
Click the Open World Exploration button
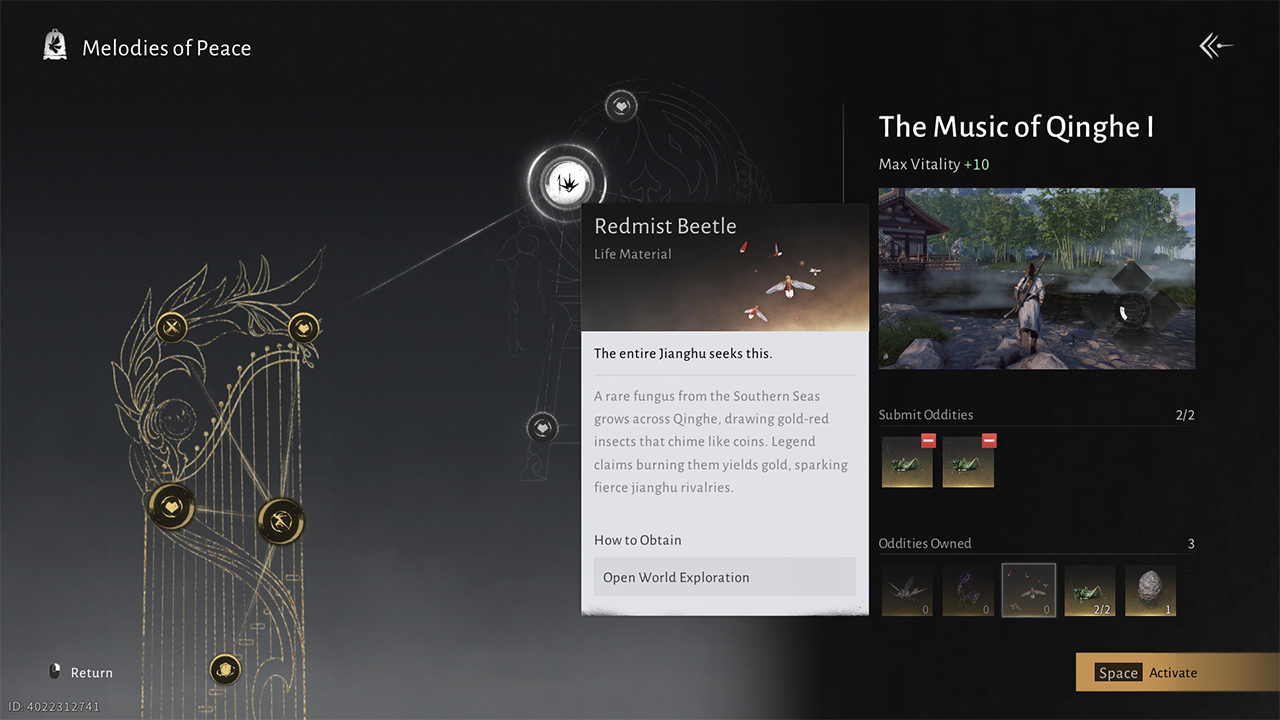[724, 577]
